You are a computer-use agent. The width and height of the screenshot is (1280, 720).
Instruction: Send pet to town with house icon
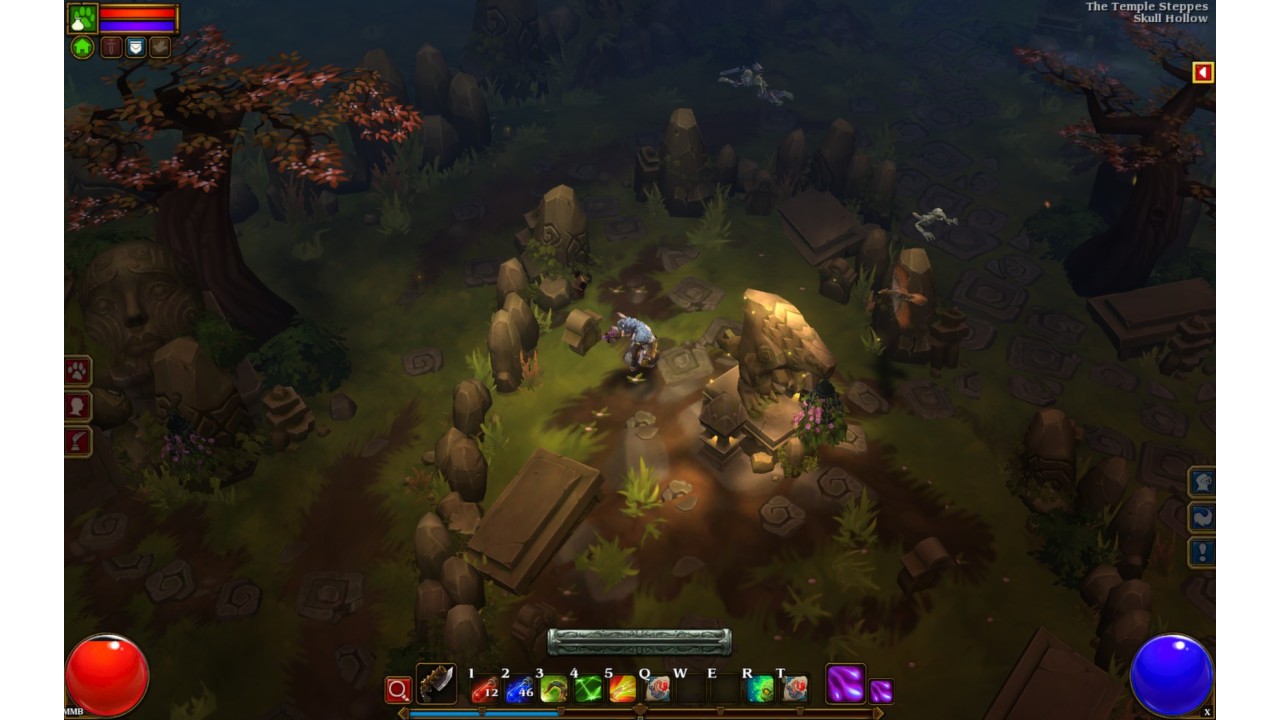tap(82, 47)
